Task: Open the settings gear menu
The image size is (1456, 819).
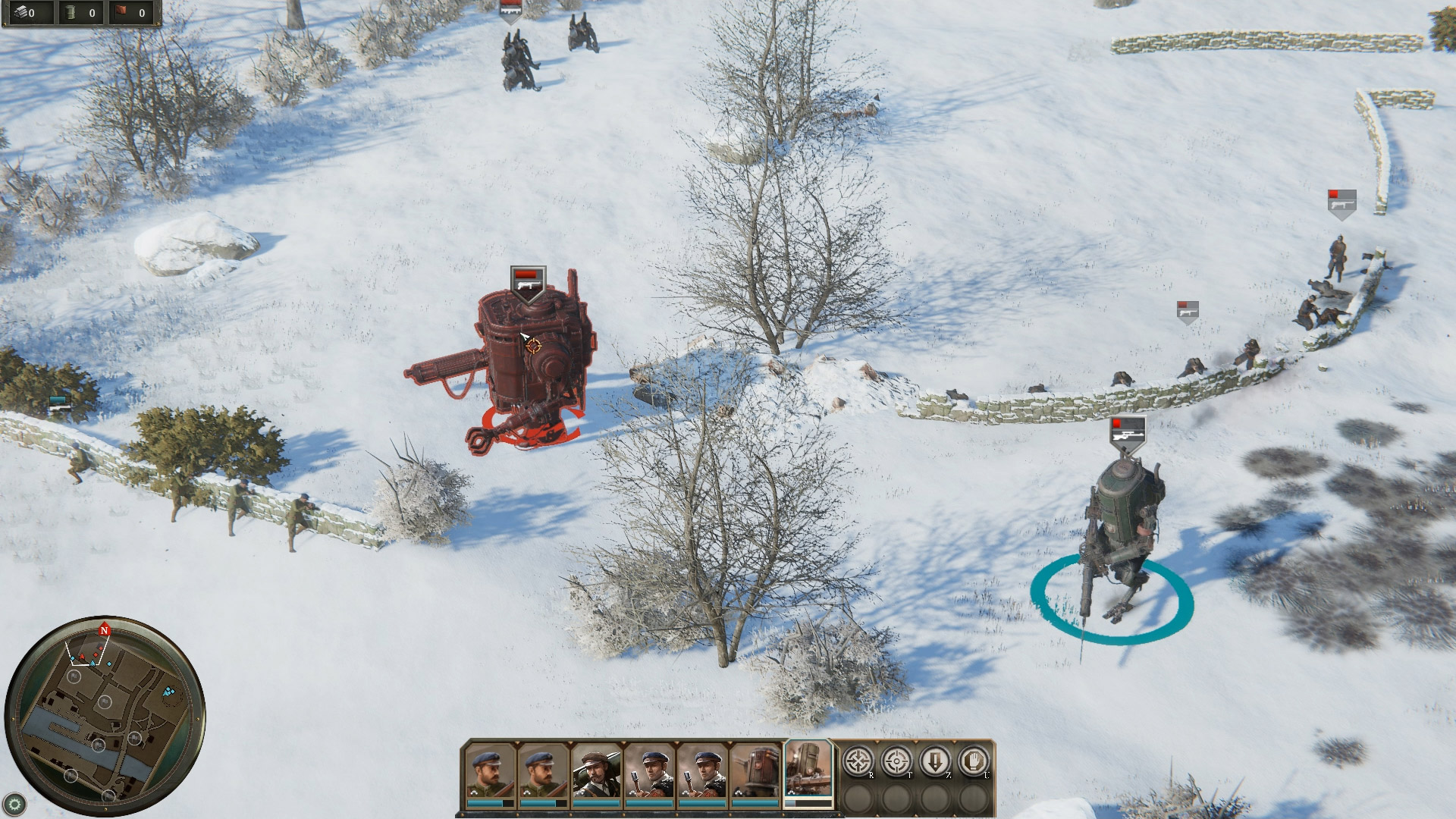Action: [15, 804]
